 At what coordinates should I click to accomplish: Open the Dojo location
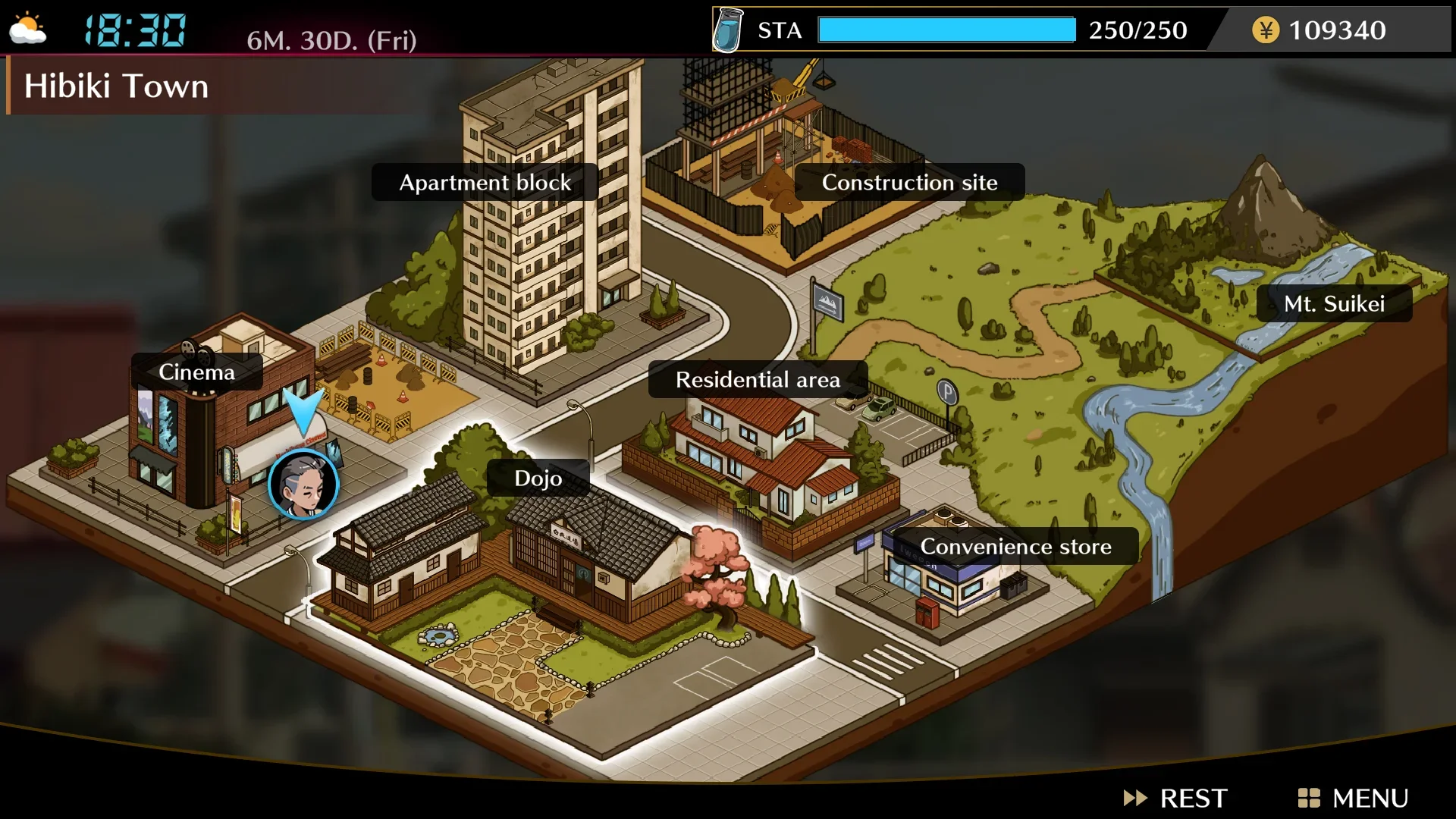pos(537,478)
